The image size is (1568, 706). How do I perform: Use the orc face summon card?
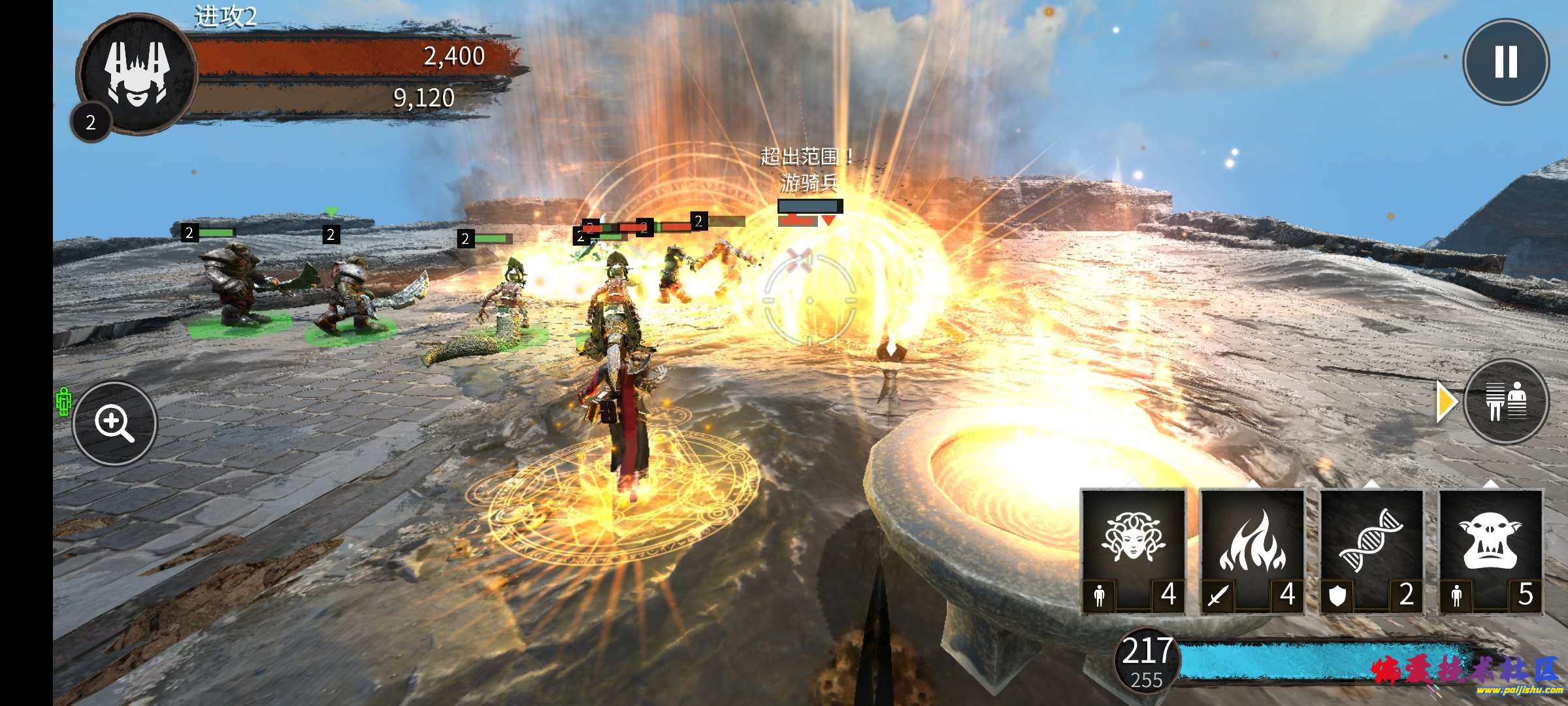[1490, 550]
